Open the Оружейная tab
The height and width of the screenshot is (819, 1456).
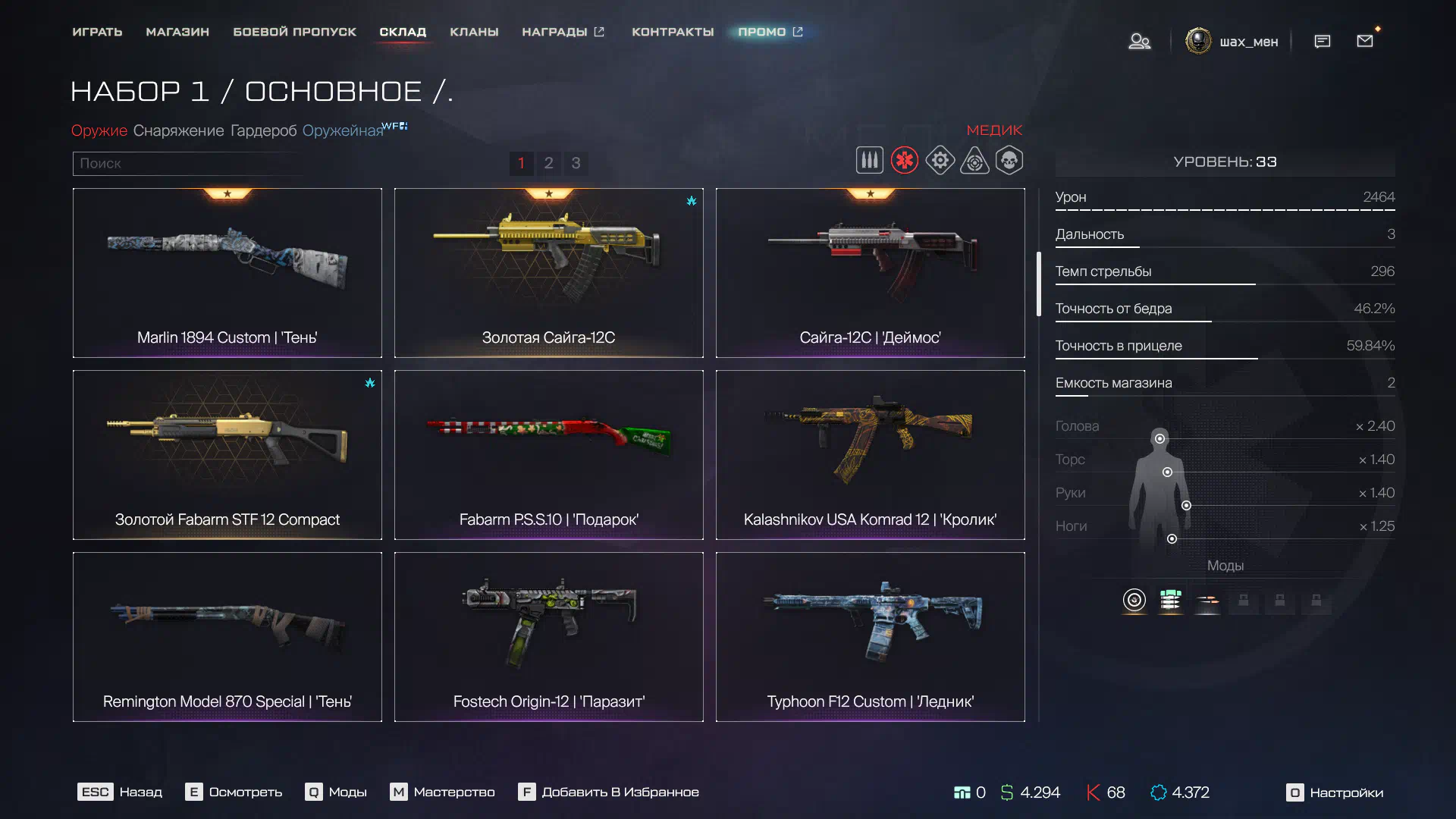343,130
